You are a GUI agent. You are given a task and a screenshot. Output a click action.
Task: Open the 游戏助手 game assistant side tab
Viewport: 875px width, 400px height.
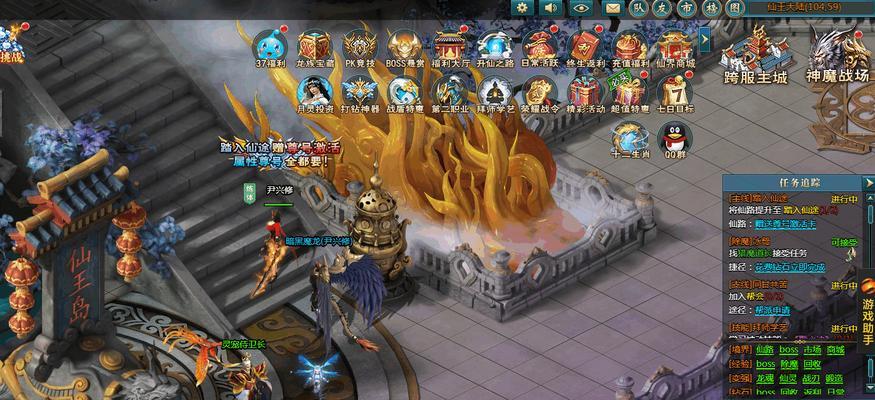pos(867,320)
